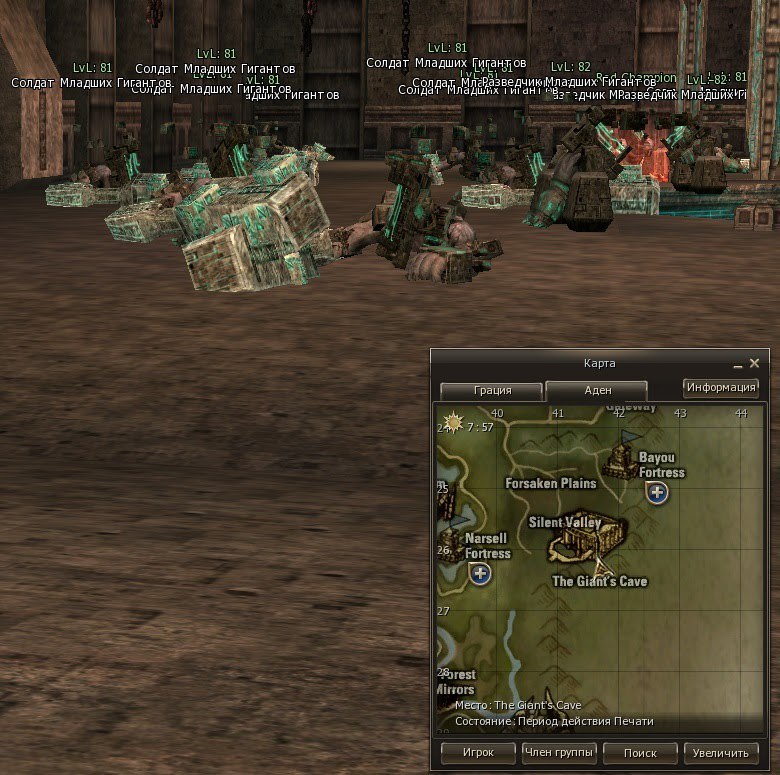Close the Карта map window
The image size is (780, 775).
click(754, 364)
